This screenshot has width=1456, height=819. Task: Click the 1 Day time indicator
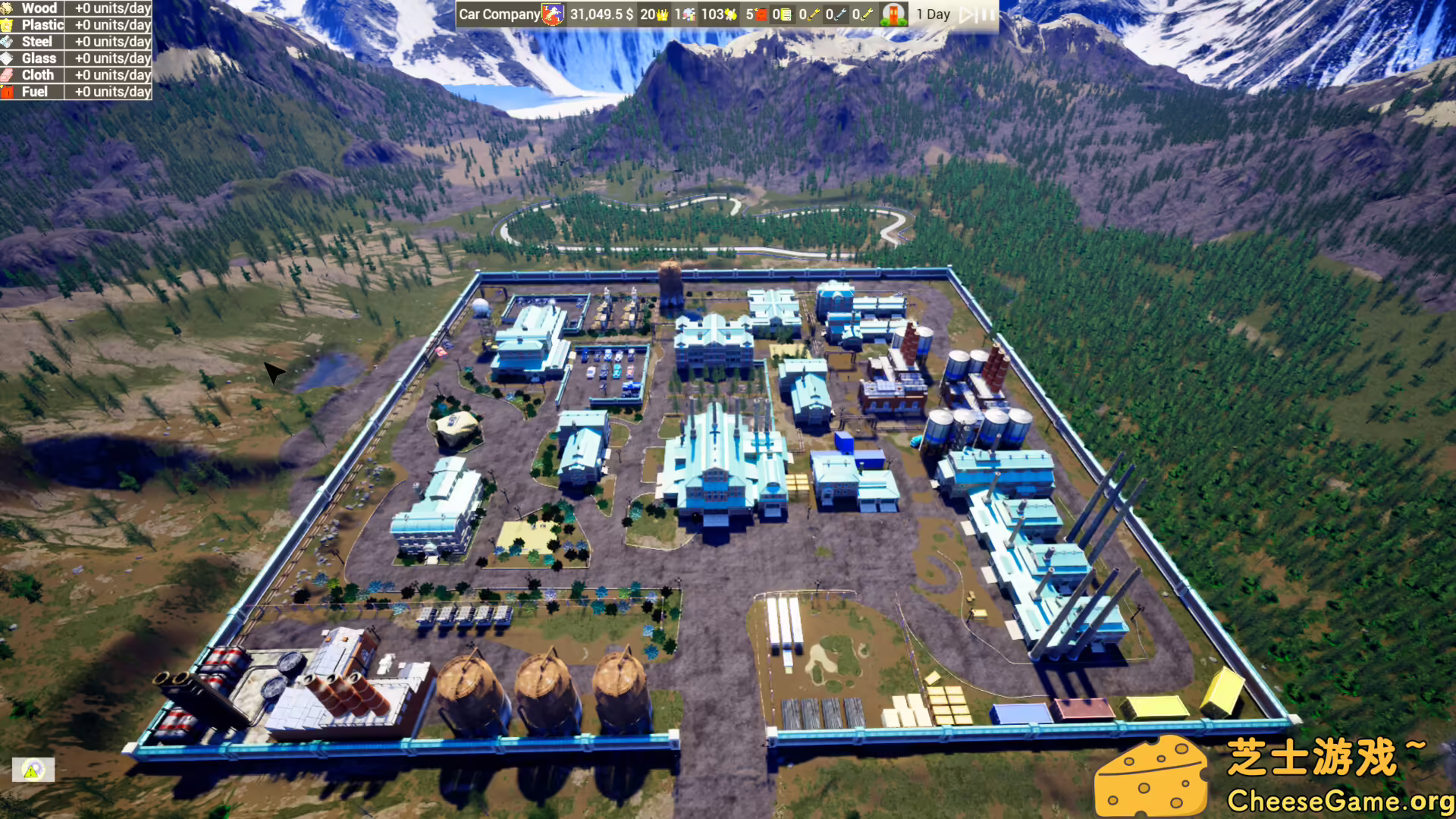931,14
